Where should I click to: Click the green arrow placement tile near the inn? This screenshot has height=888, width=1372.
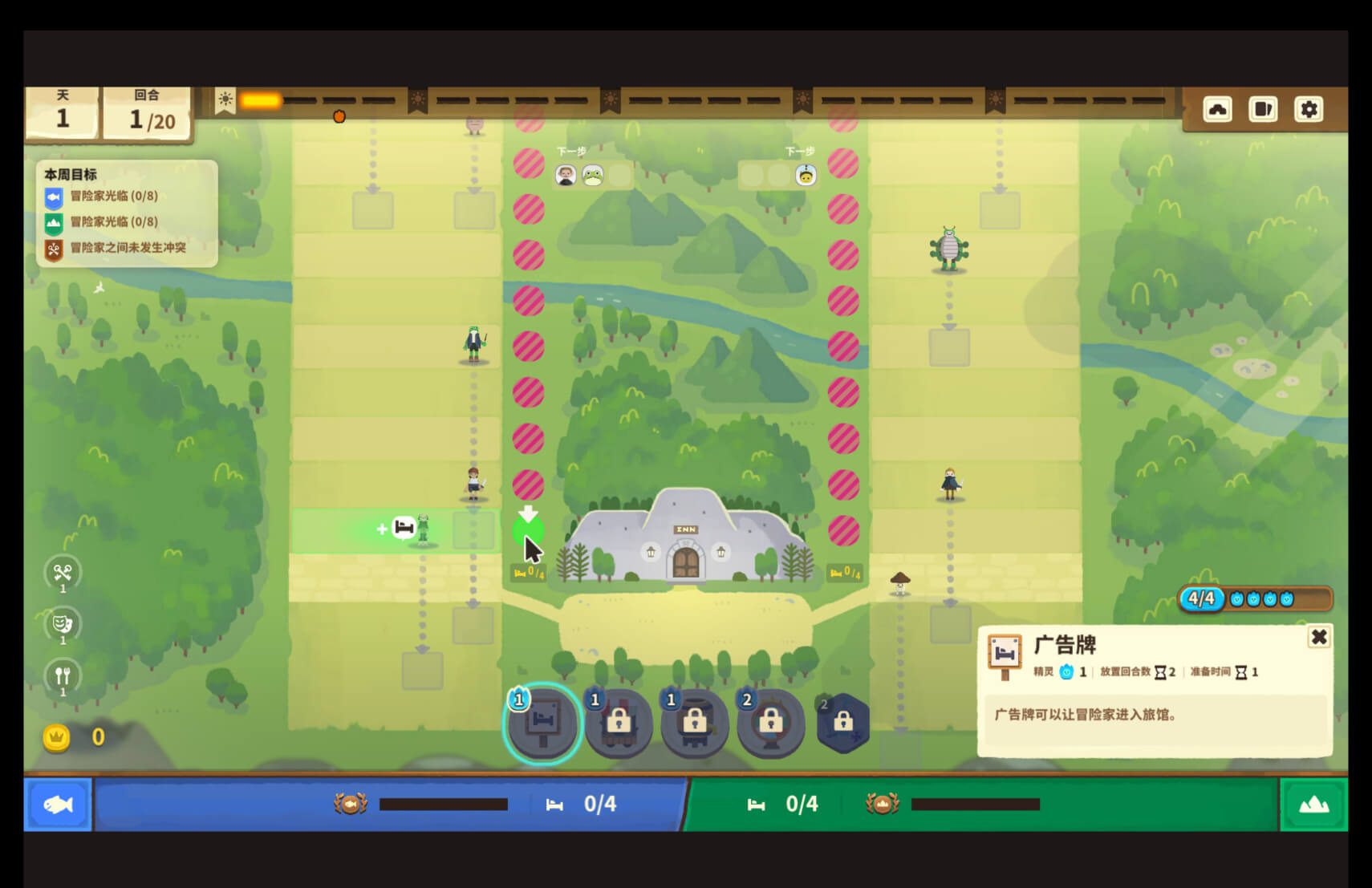(x=529, y=530)
